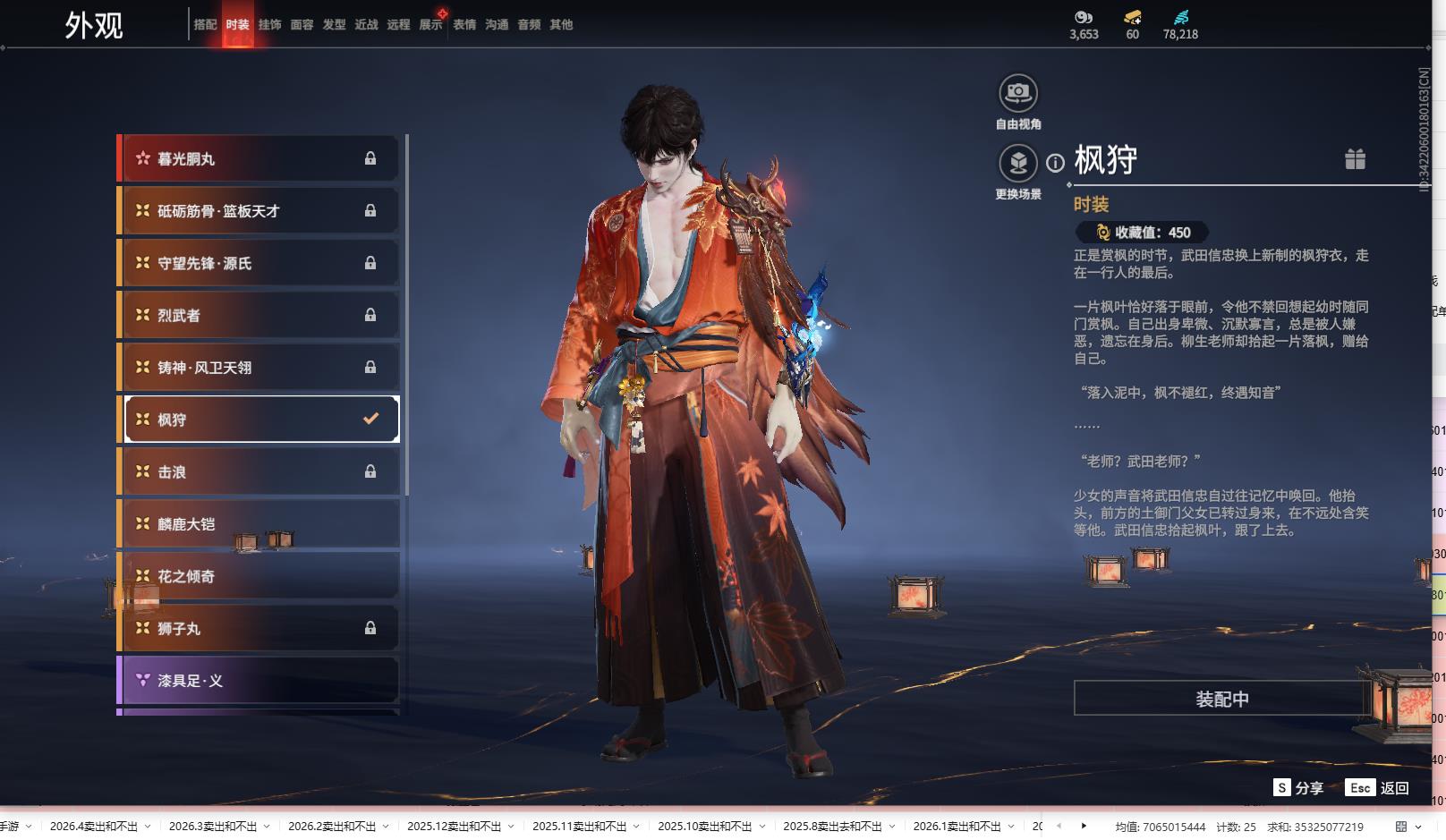This screenshot has width=1446, height=840.
Task: Select the 面容 tab
Action: [x=302, y=24]
